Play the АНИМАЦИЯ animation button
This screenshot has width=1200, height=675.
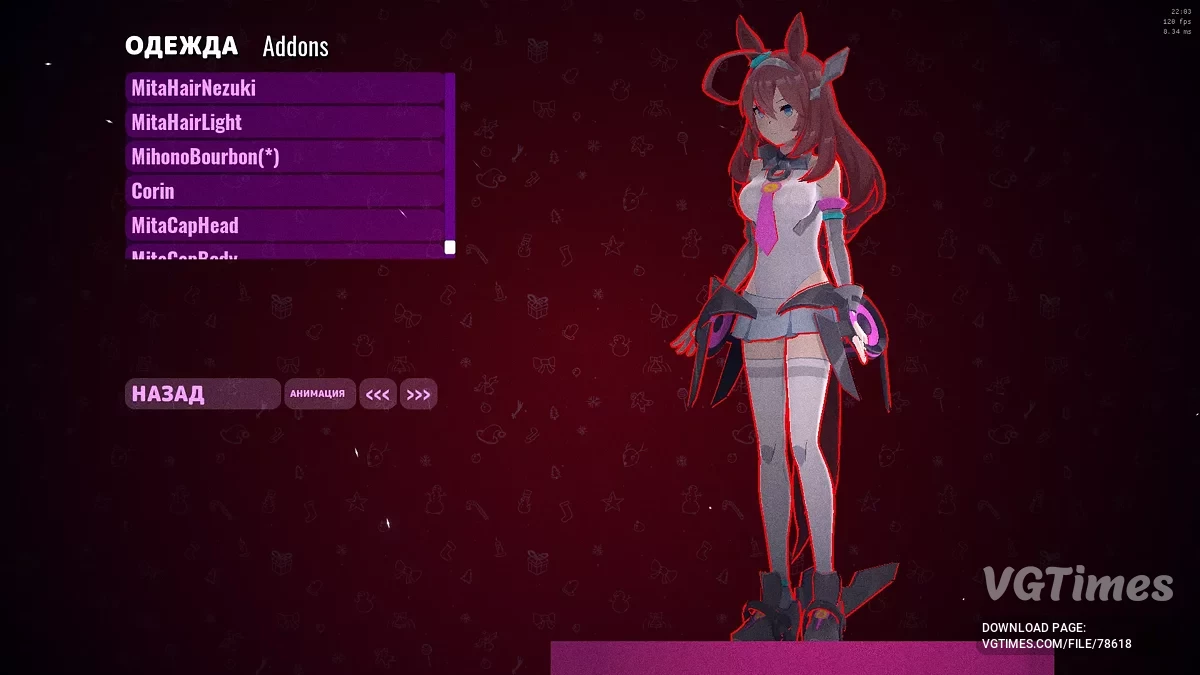point(318,394)
